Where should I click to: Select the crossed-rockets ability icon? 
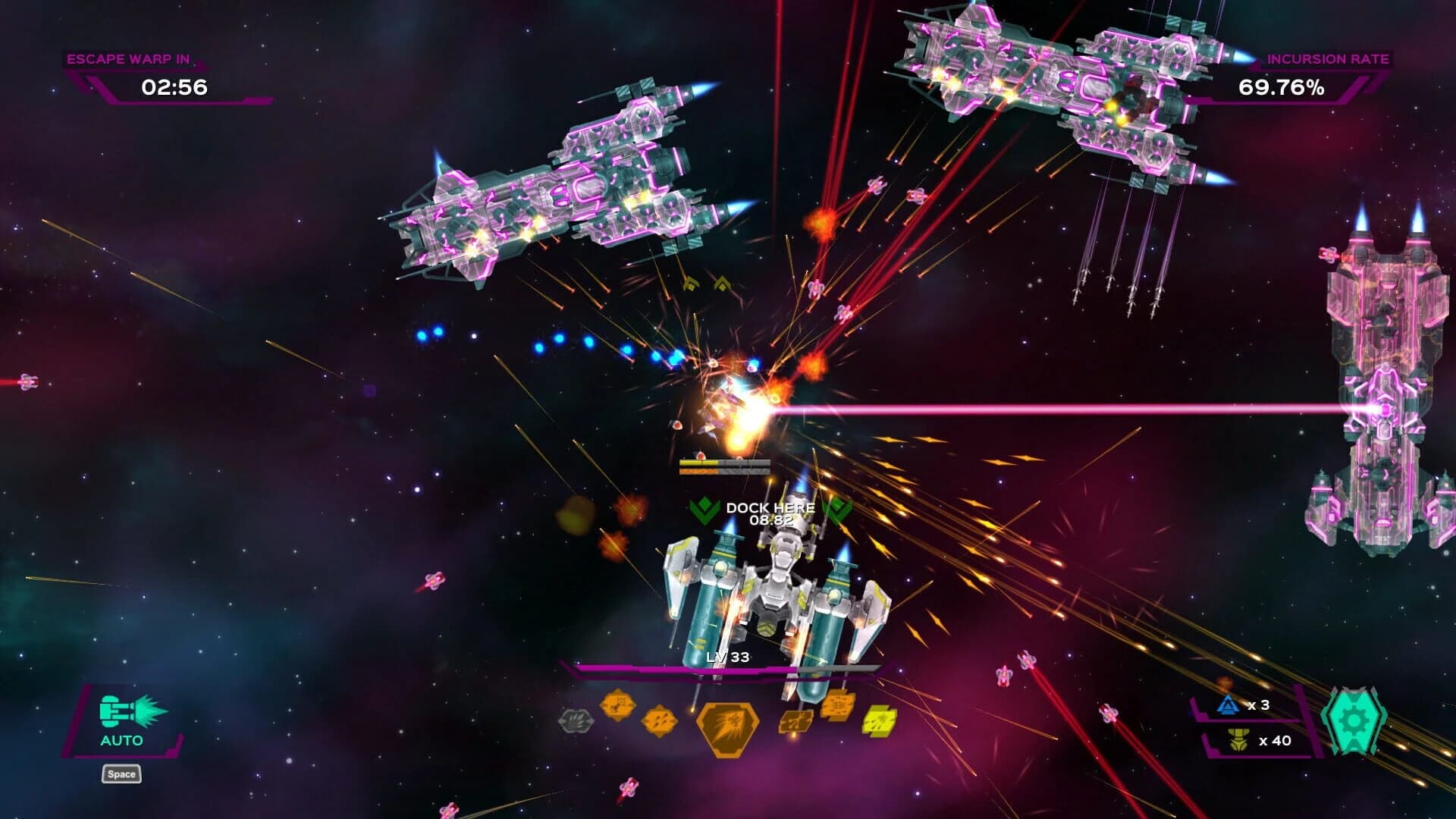click(795, 720)
